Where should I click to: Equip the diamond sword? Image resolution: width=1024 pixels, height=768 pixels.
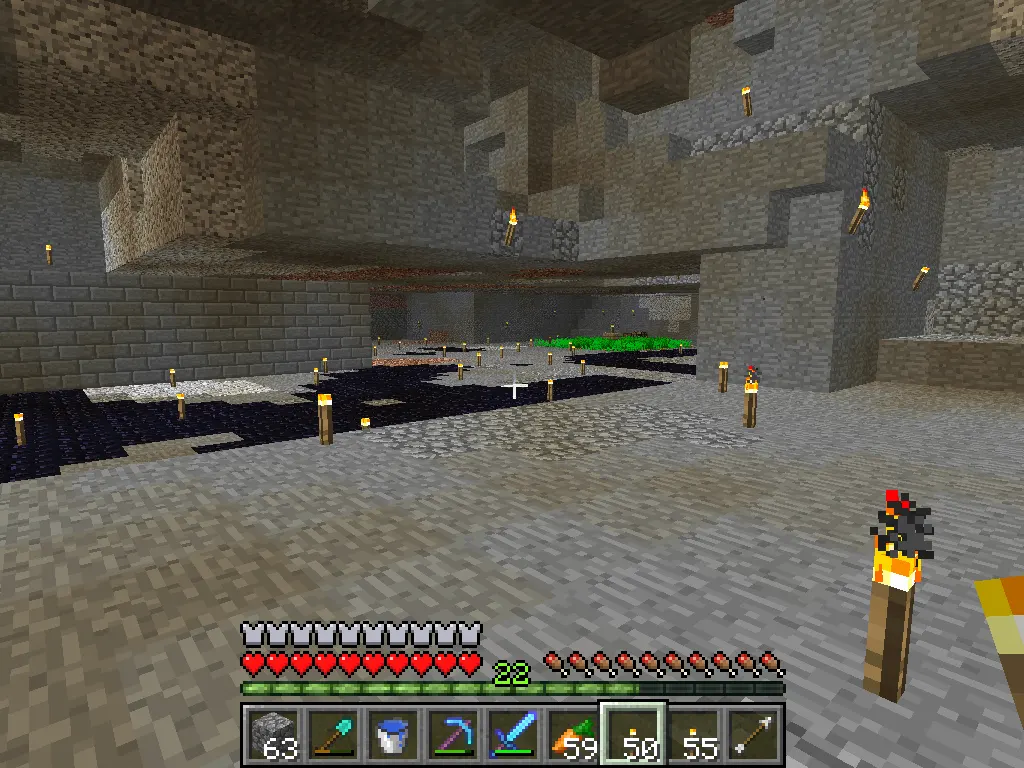point(512,735)
